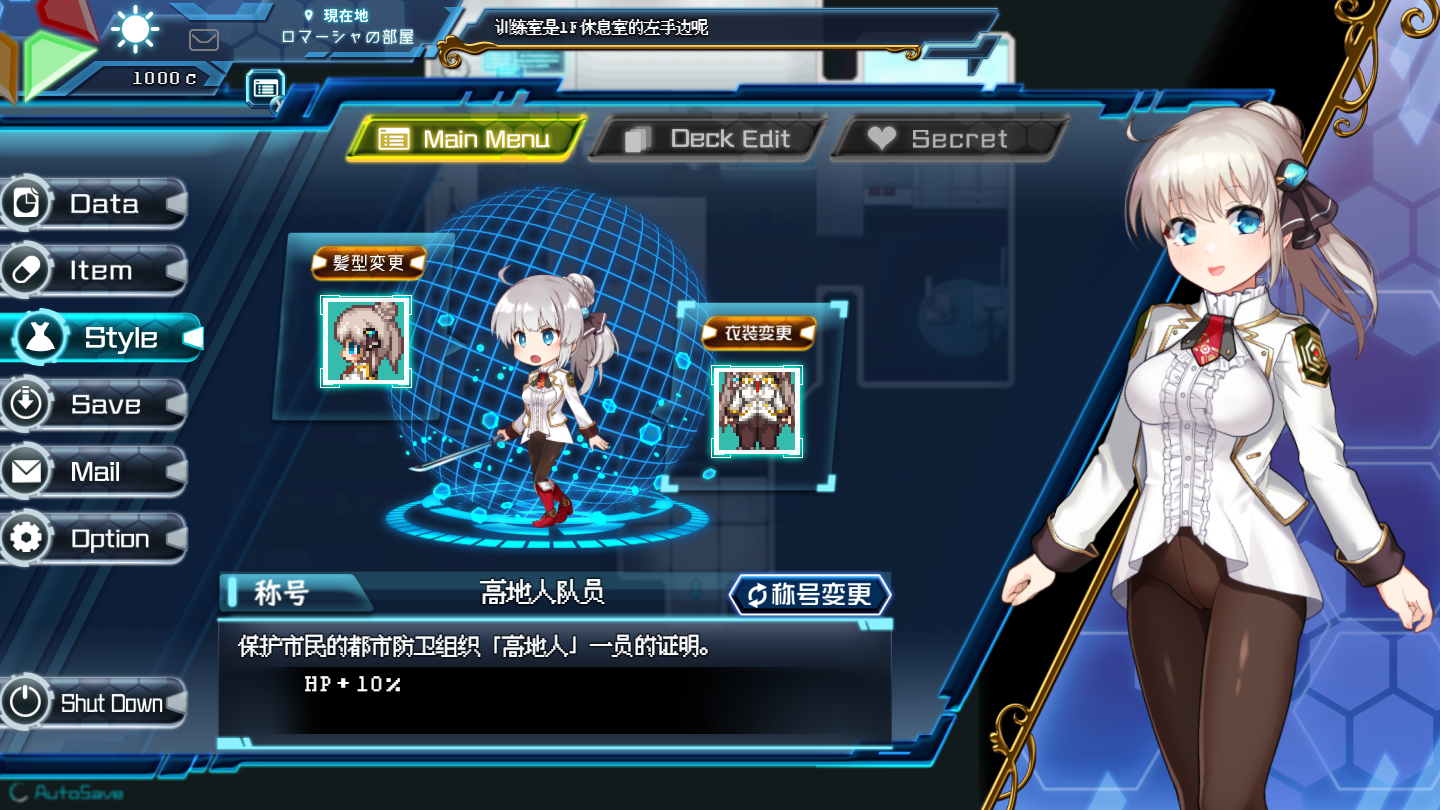
Task: Open the Save menu
Action: (x=95, y=405)
